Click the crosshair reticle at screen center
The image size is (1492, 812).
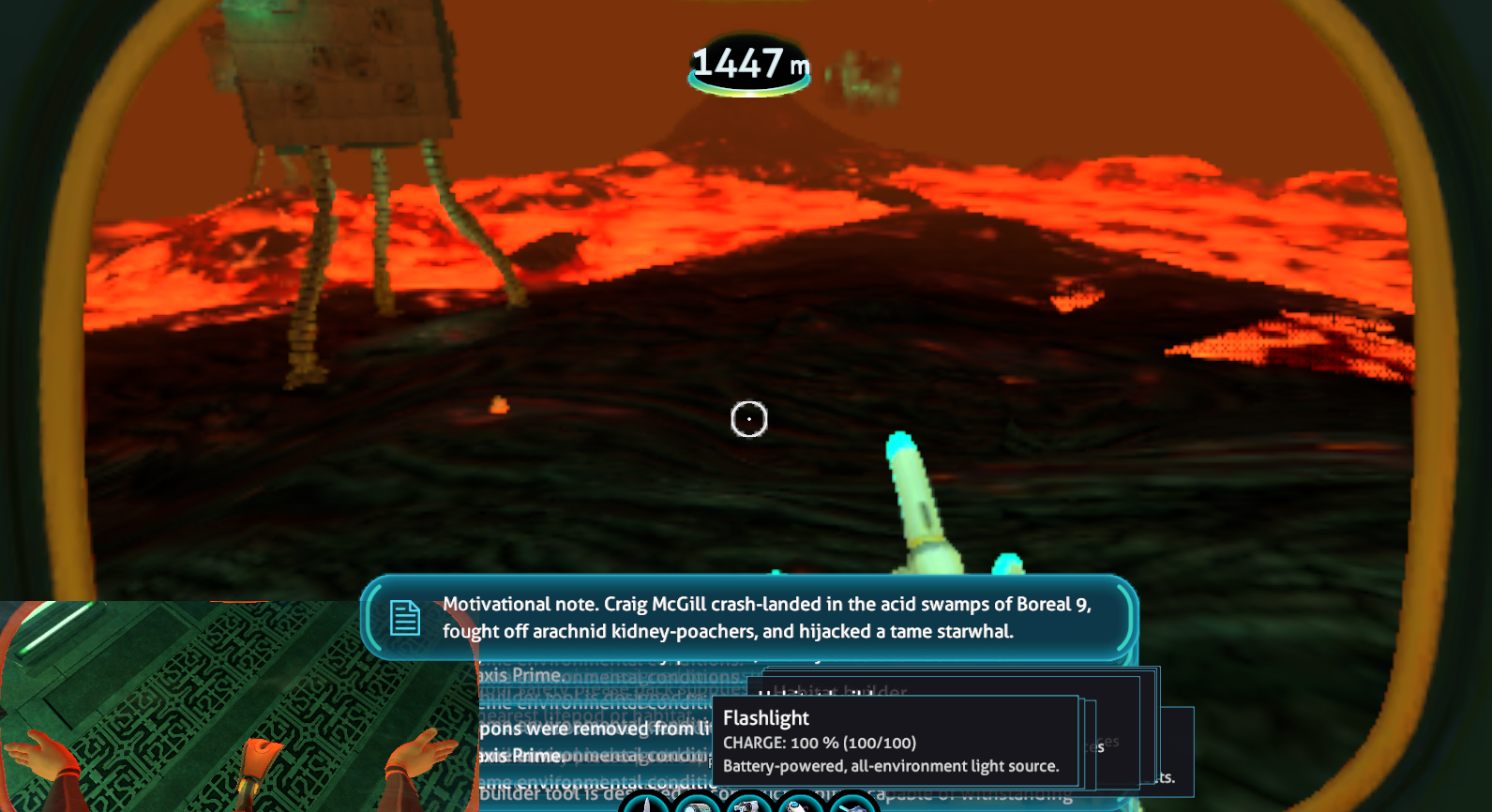747,419
